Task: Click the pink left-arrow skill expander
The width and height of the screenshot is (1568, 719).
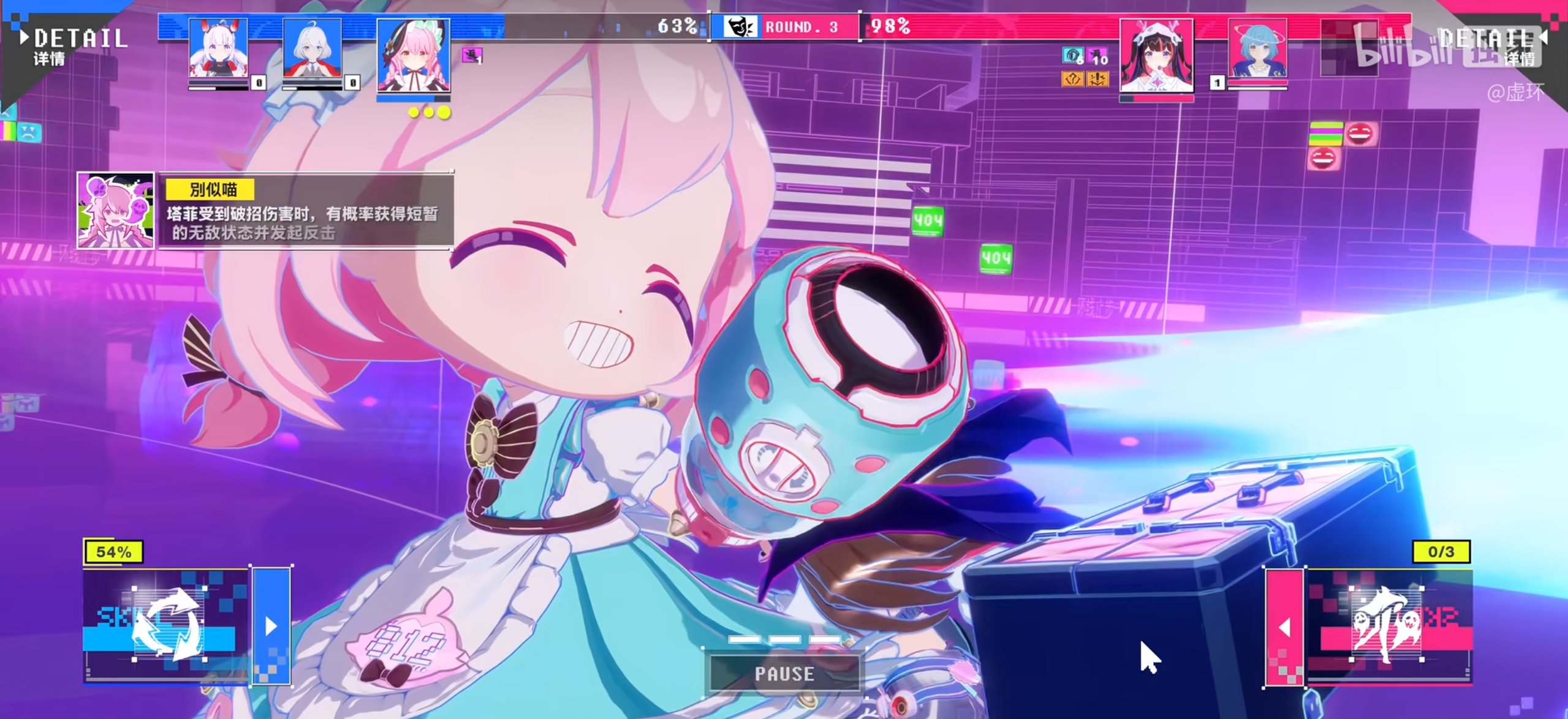Action: click(1284, 627)
